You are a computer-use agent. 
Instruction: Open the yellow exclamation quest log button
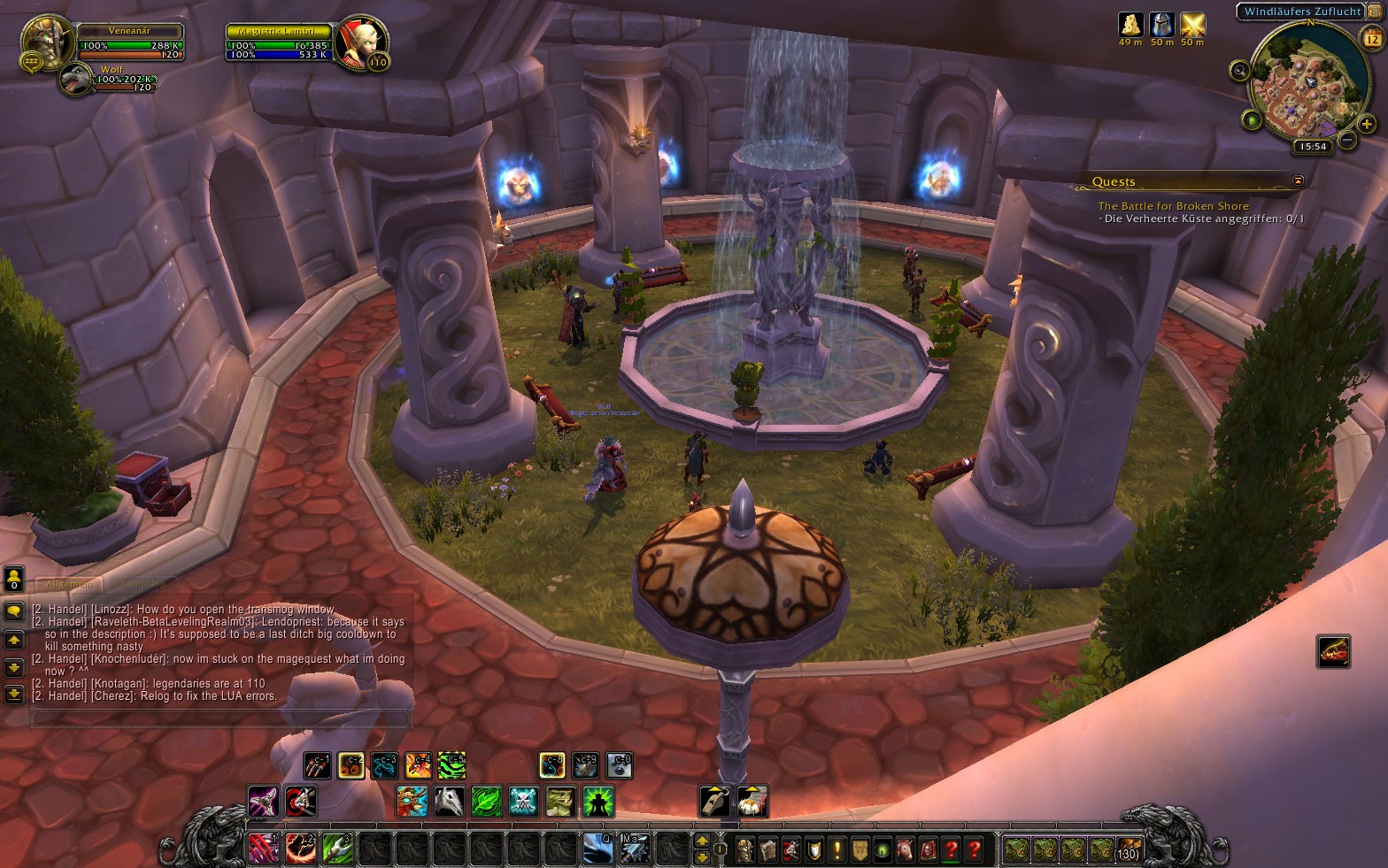pos(837,850)
